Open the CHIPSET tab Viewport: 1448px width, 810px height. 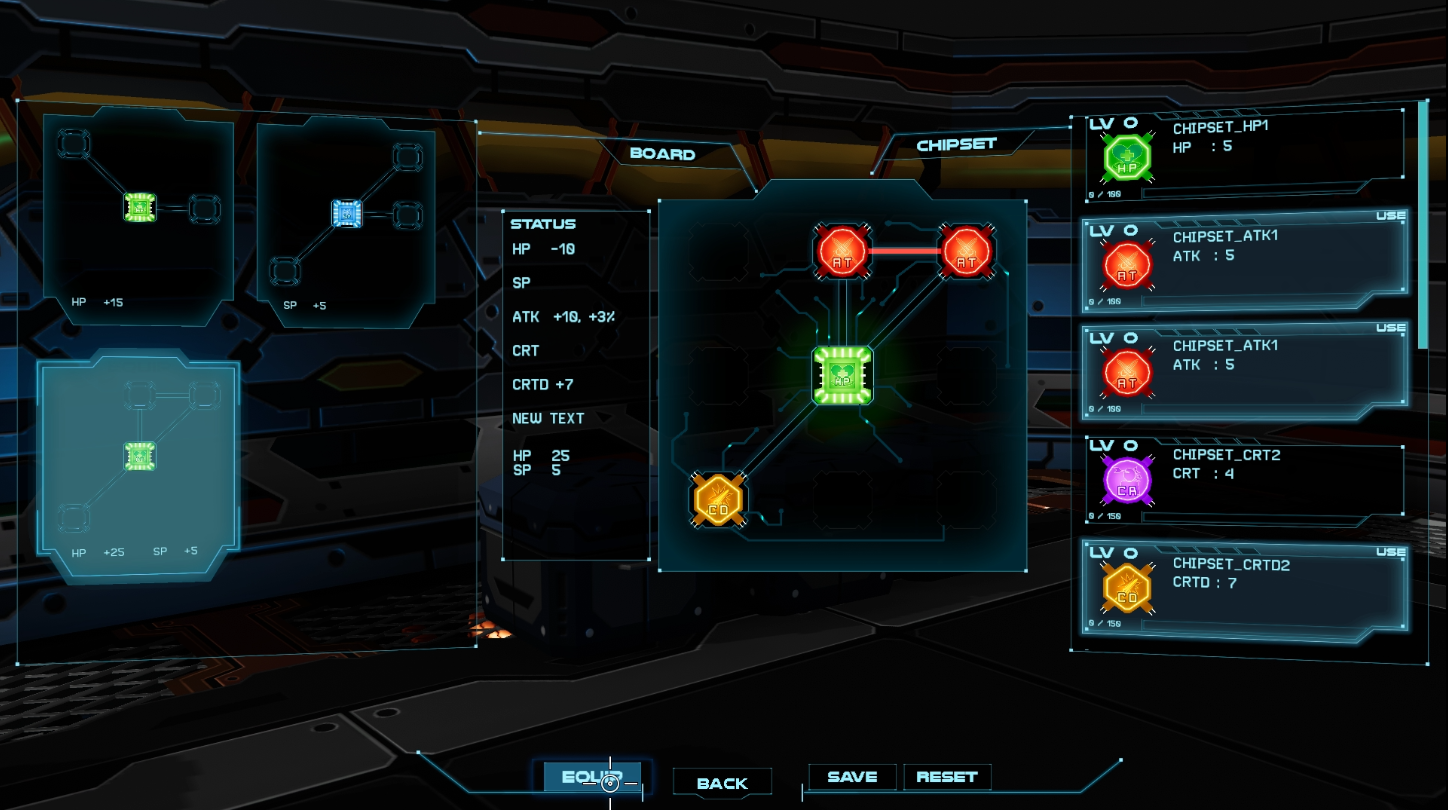pos(956,145)
